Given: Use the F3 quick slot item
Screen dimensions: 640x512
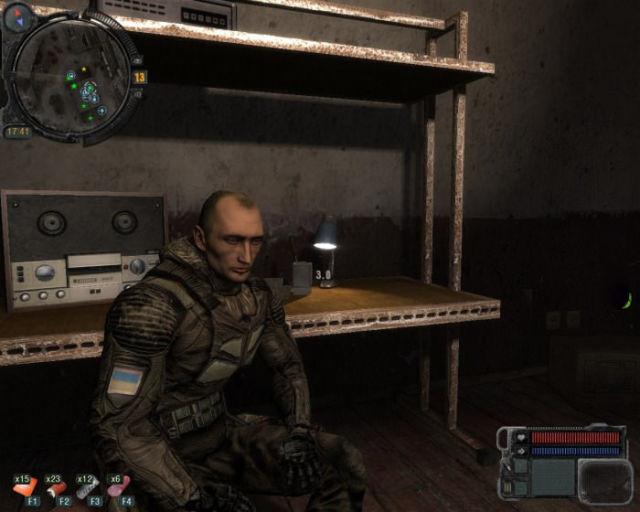Looking at the screenshot, I should click(88, 487).
